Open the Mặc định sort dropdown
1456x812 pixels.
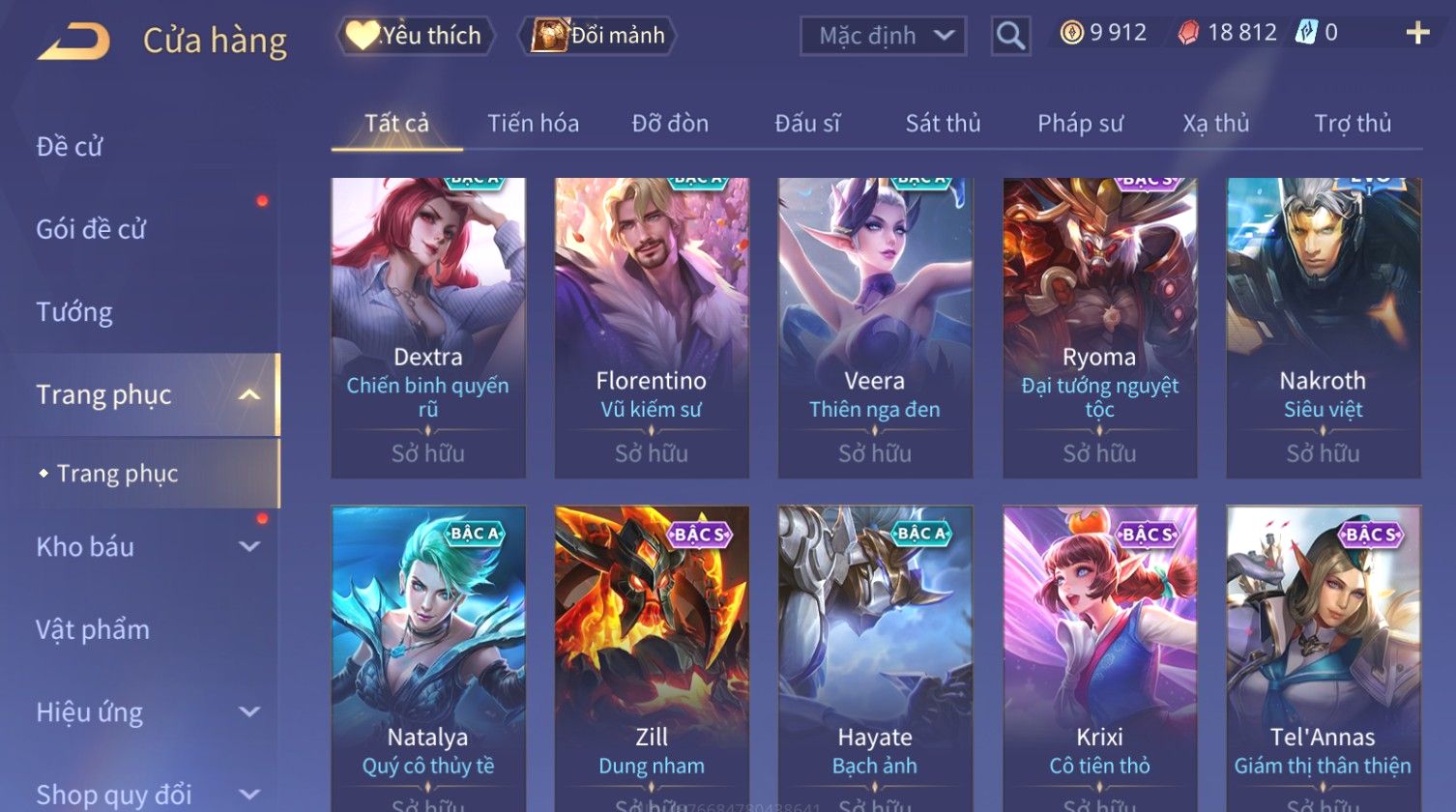point(883,37)
